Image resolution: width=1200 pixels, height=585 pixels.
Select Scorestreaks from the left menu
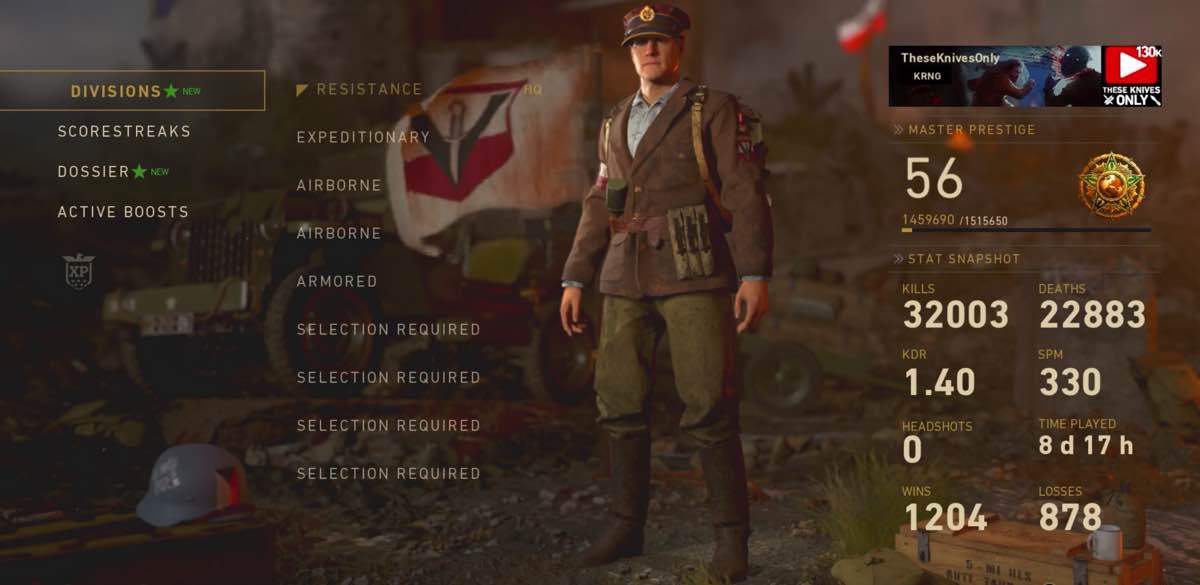(x=124, y=132)
